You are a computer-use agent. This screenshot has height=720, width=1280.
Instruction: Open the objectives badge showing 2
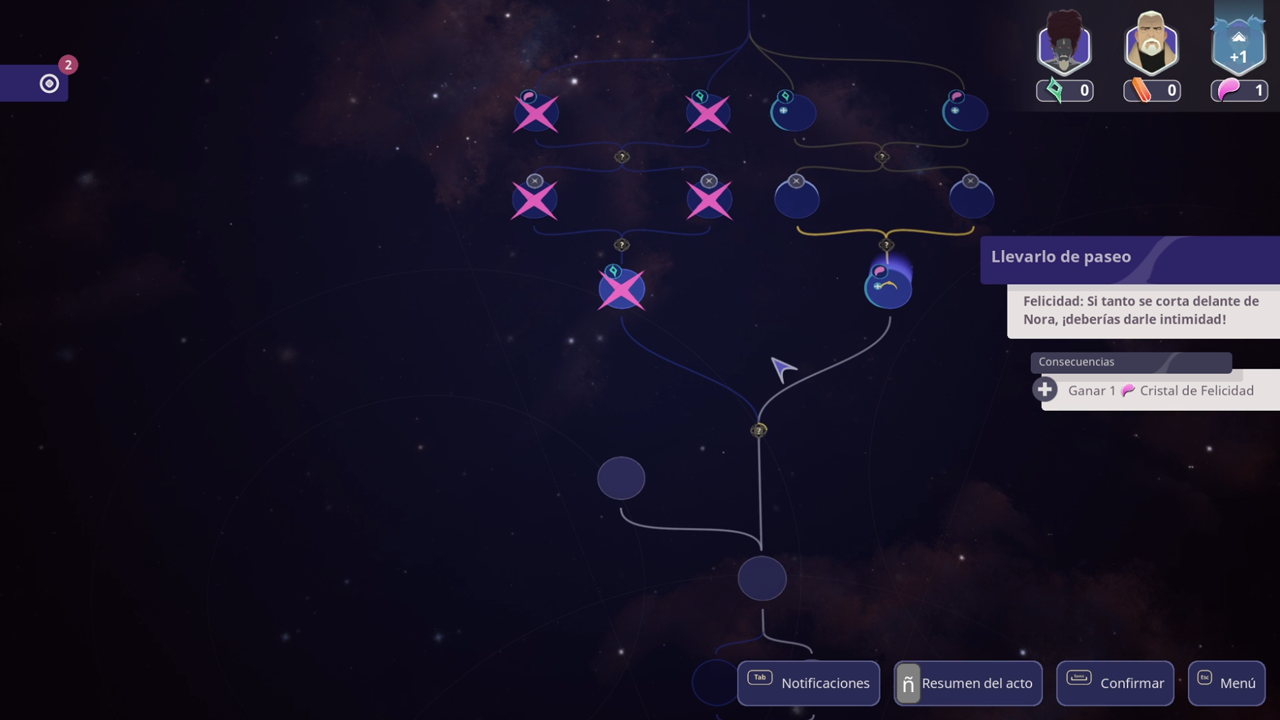pos(49,83)
